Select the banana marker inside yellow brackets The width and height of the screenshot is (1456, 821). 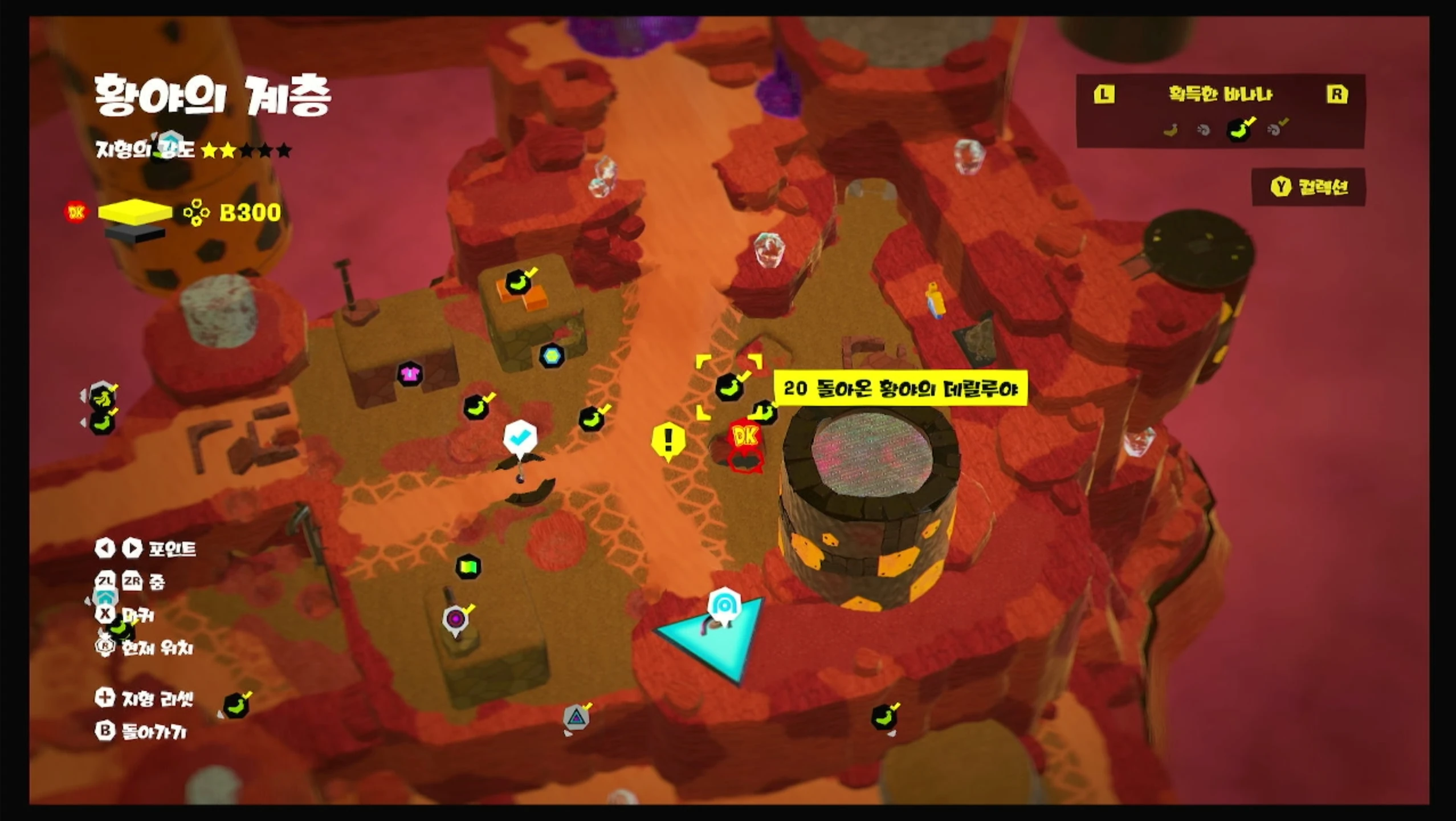tap(729, 388)
